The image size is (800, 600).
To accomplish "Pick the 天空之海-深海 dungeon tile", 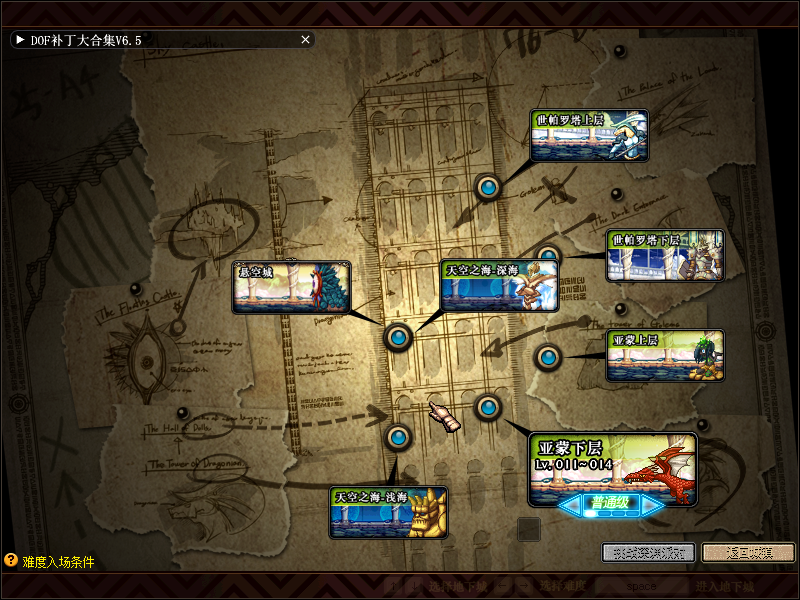I will coord(499,285).
